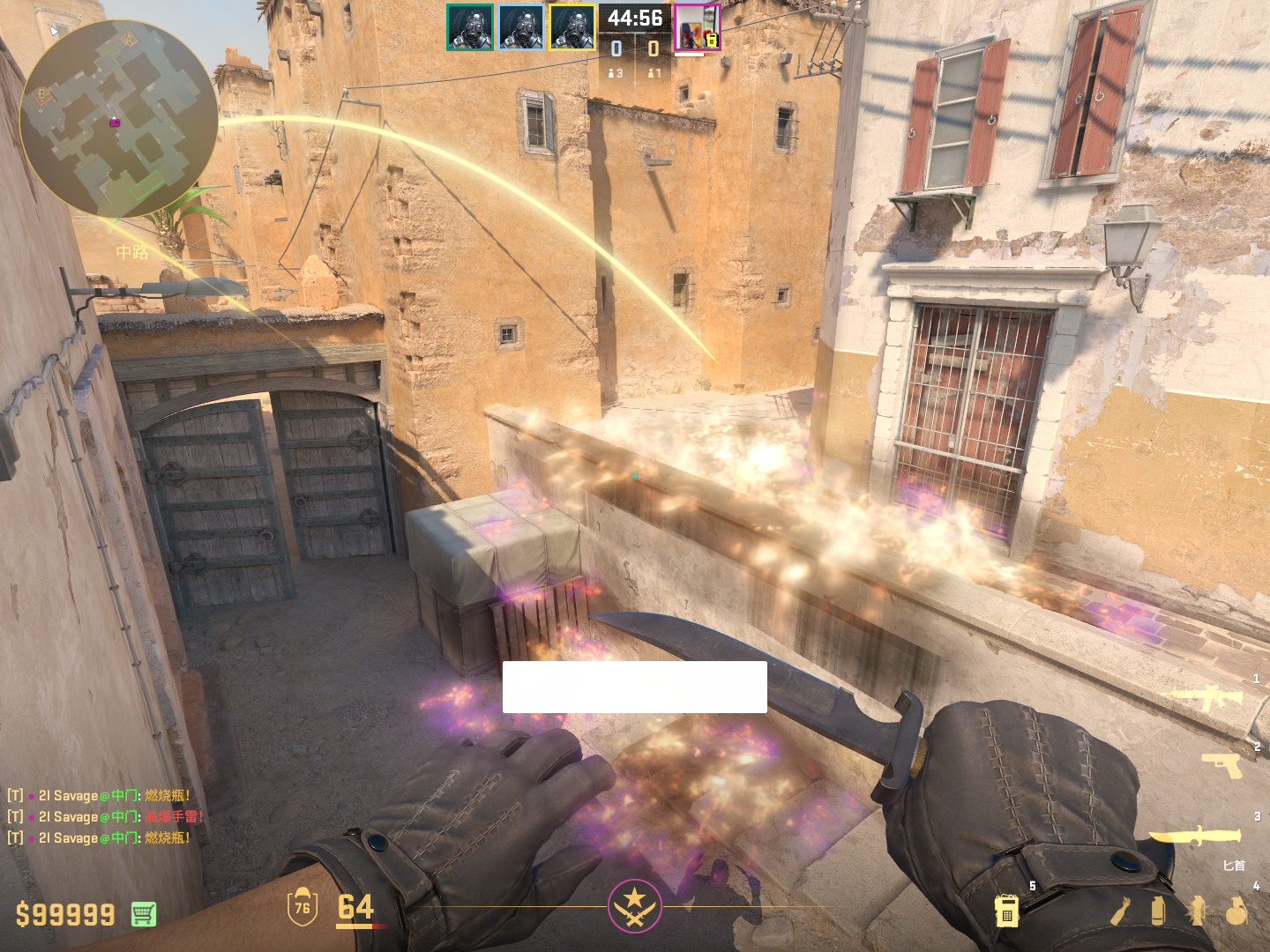Open the buy menu cart icon
The width and height of the screenshot is (1270, 952).
(x=144, y=914)
